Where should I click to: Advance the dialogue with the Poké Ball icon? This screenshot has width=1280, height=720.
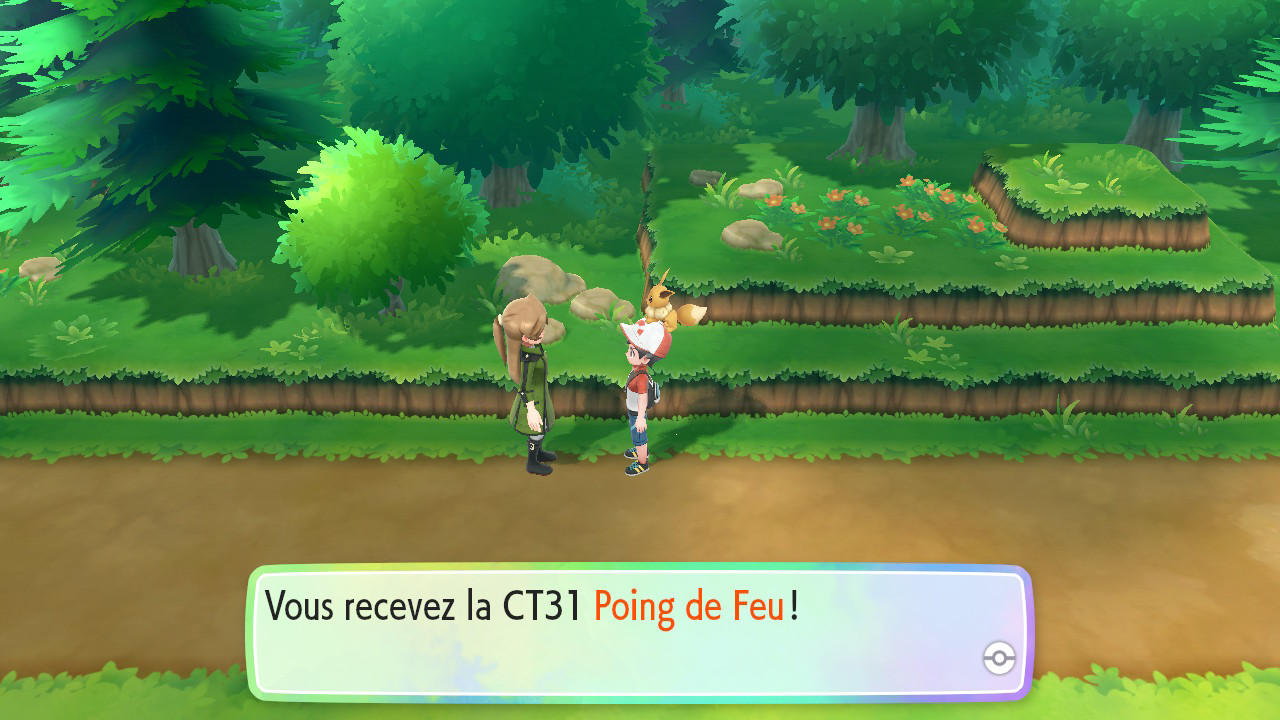point(998,658)
